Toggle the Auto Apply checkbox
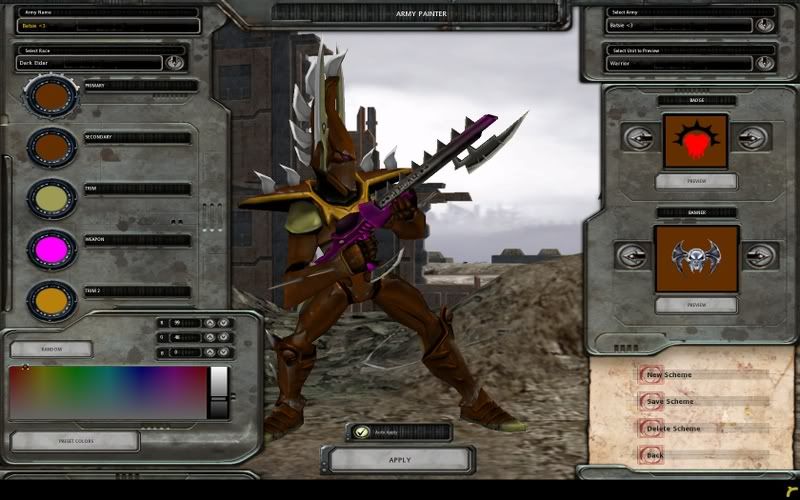Viewport: 800px width, 500px height. 363,432
